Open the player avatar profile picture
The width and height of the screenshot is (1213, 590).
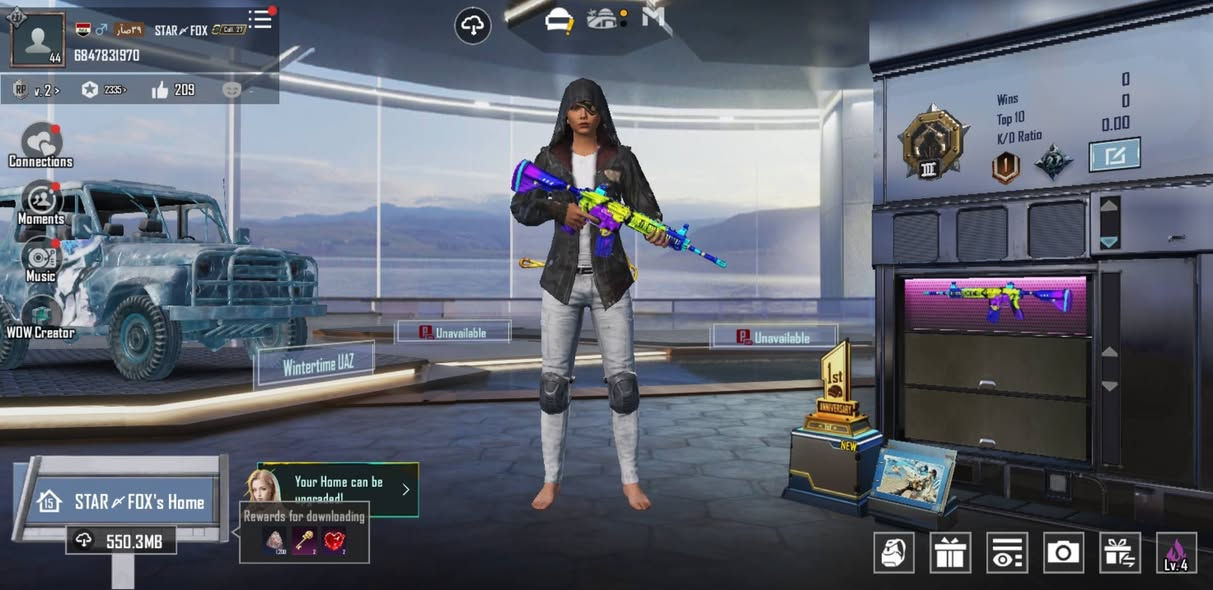pyautogui.click(x=38, y=40)
